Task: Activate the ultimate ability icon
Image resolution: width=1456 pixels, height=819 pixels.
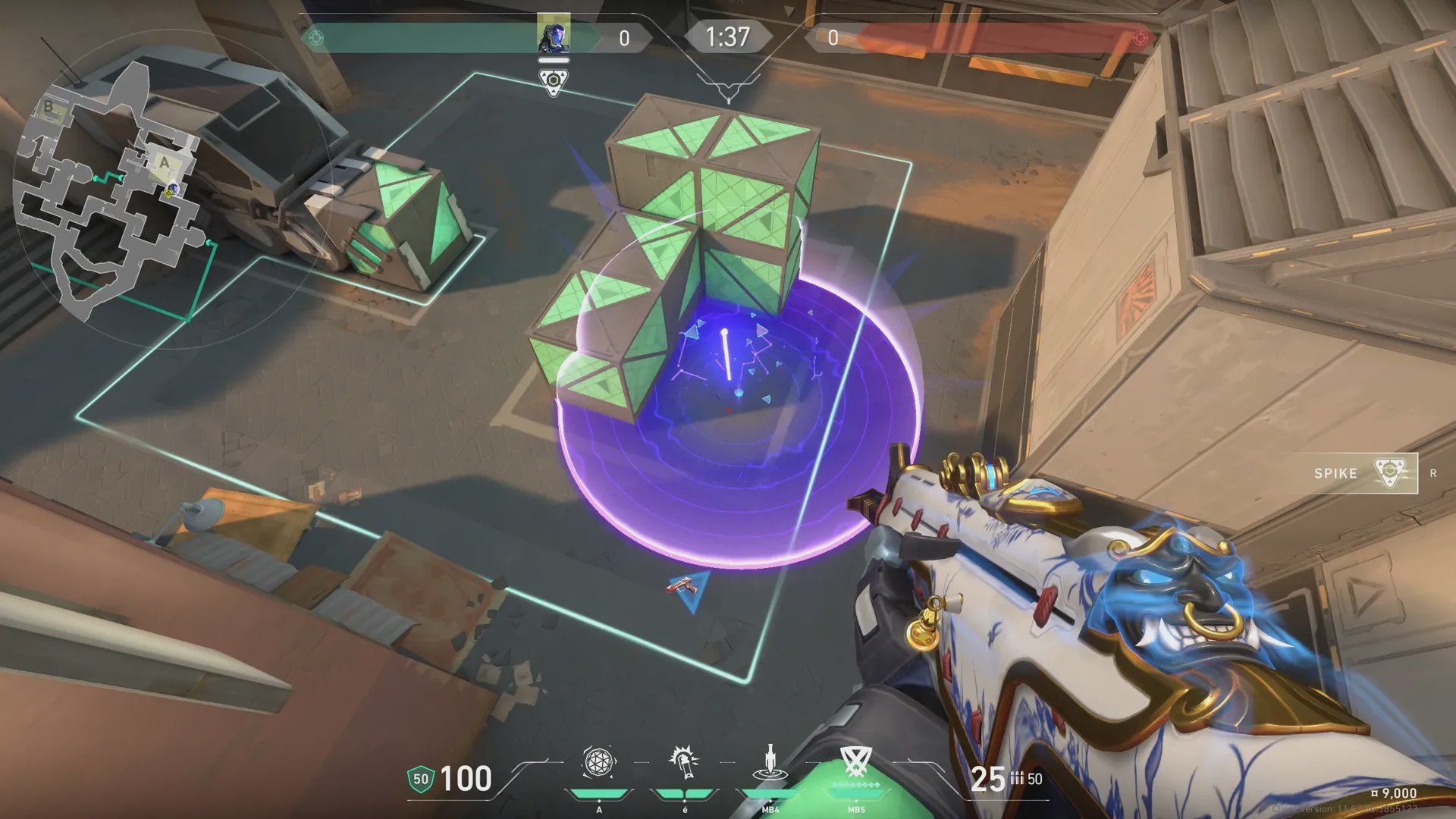Action: [856, 761]
